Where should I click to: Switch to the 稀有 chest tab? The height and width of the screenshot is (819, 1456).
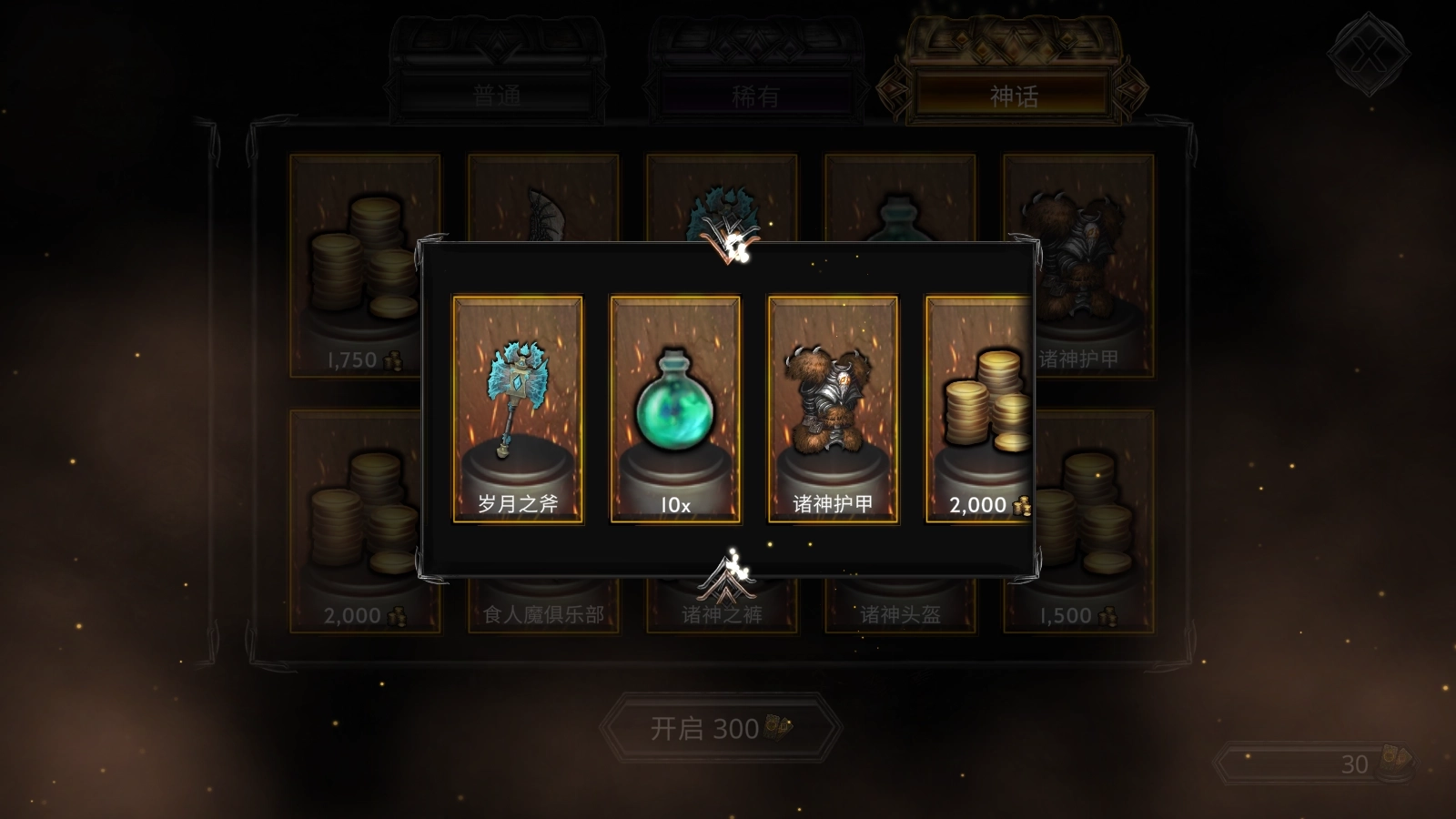[x=755, y=95]
